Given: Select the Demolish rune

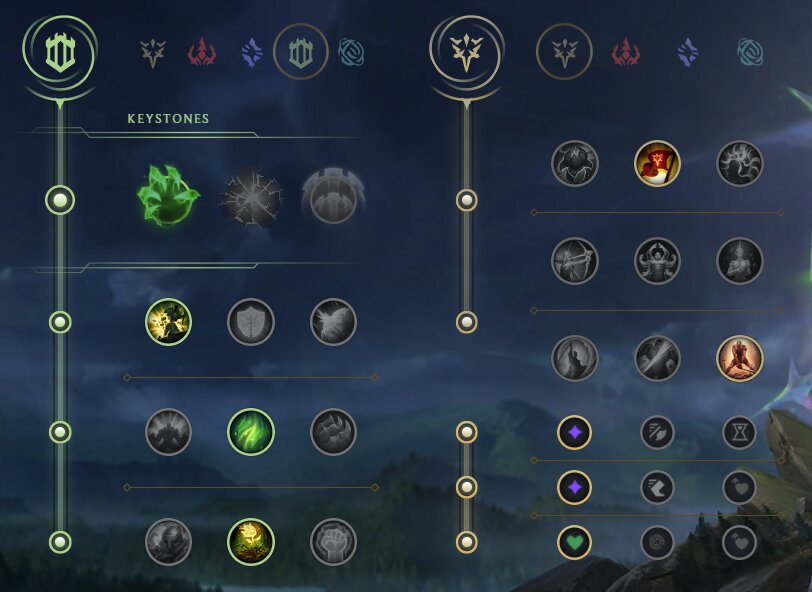Looking at the screenshot, I should pos(169,322).
